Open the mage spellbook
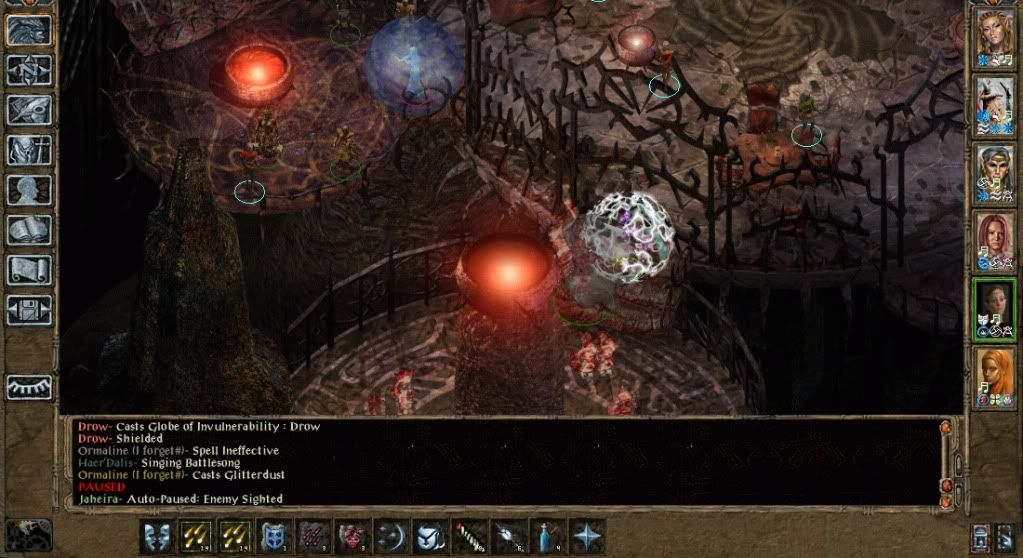Viewport: 1023px width, 558px height. (28, 230)
